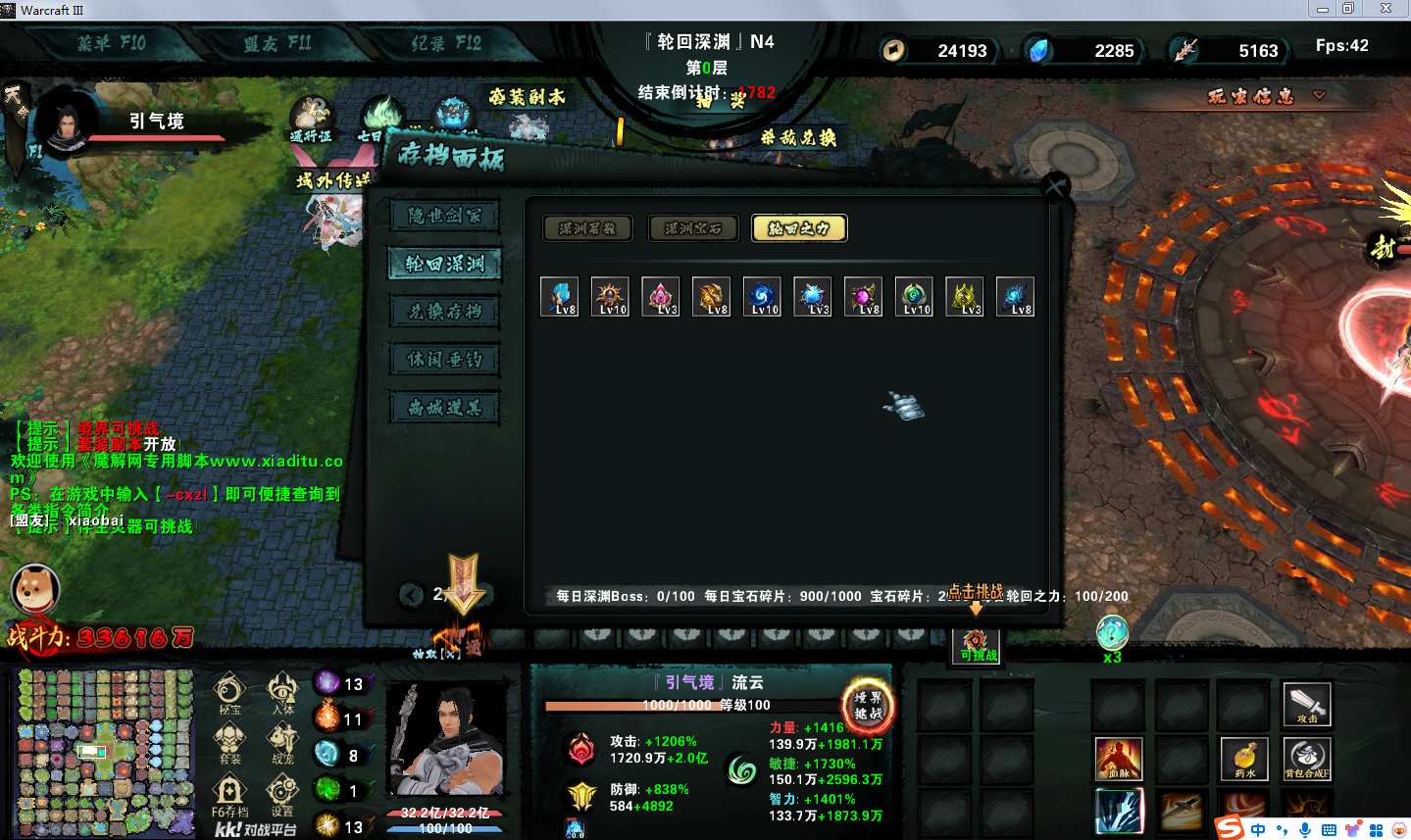Open the 隐世剑冢 side menu entry
This screenshot has height=840, width=1411.
point(445,216)
